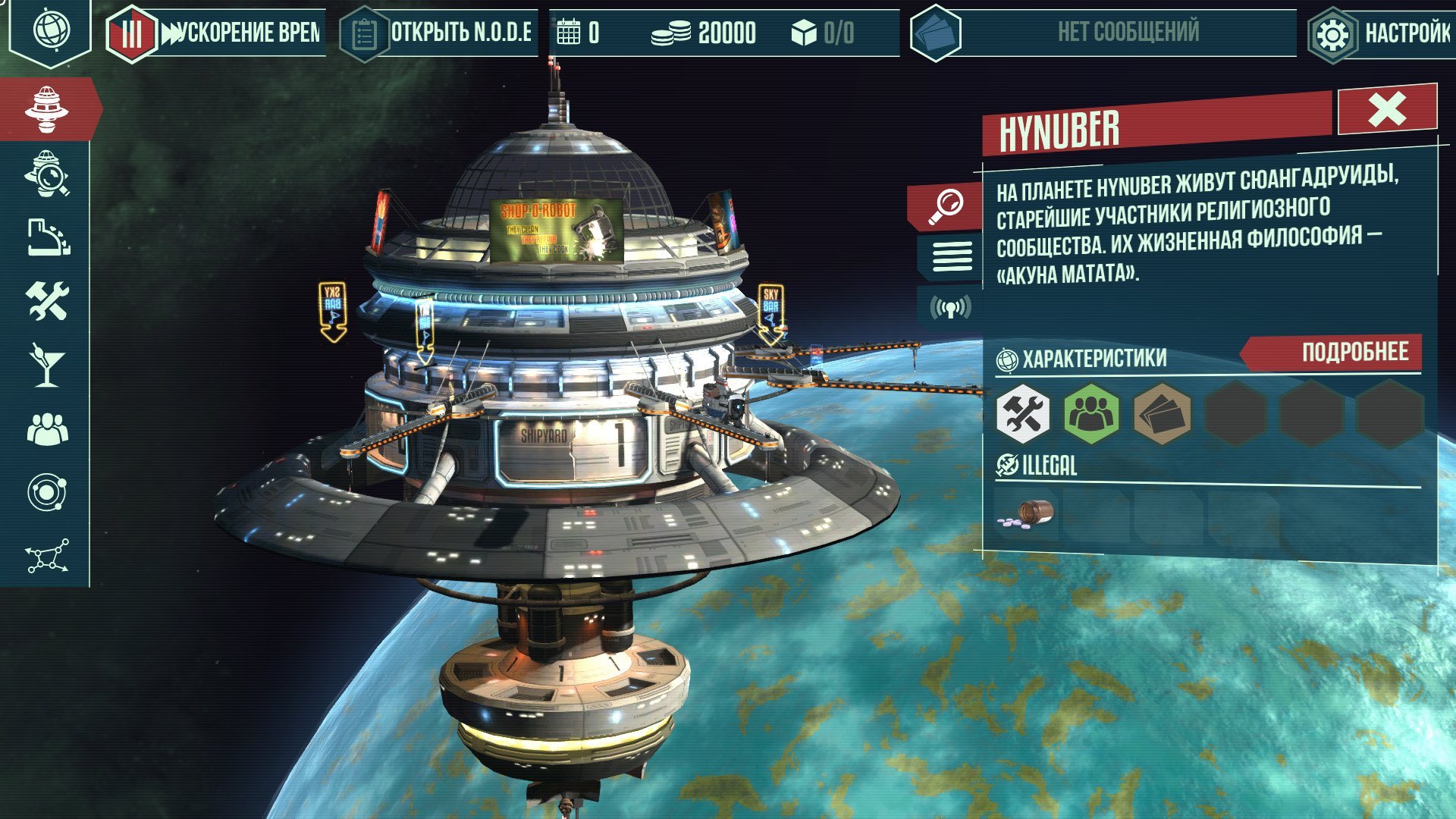Open the star map constellation sidebar icon

pos(47,556)
